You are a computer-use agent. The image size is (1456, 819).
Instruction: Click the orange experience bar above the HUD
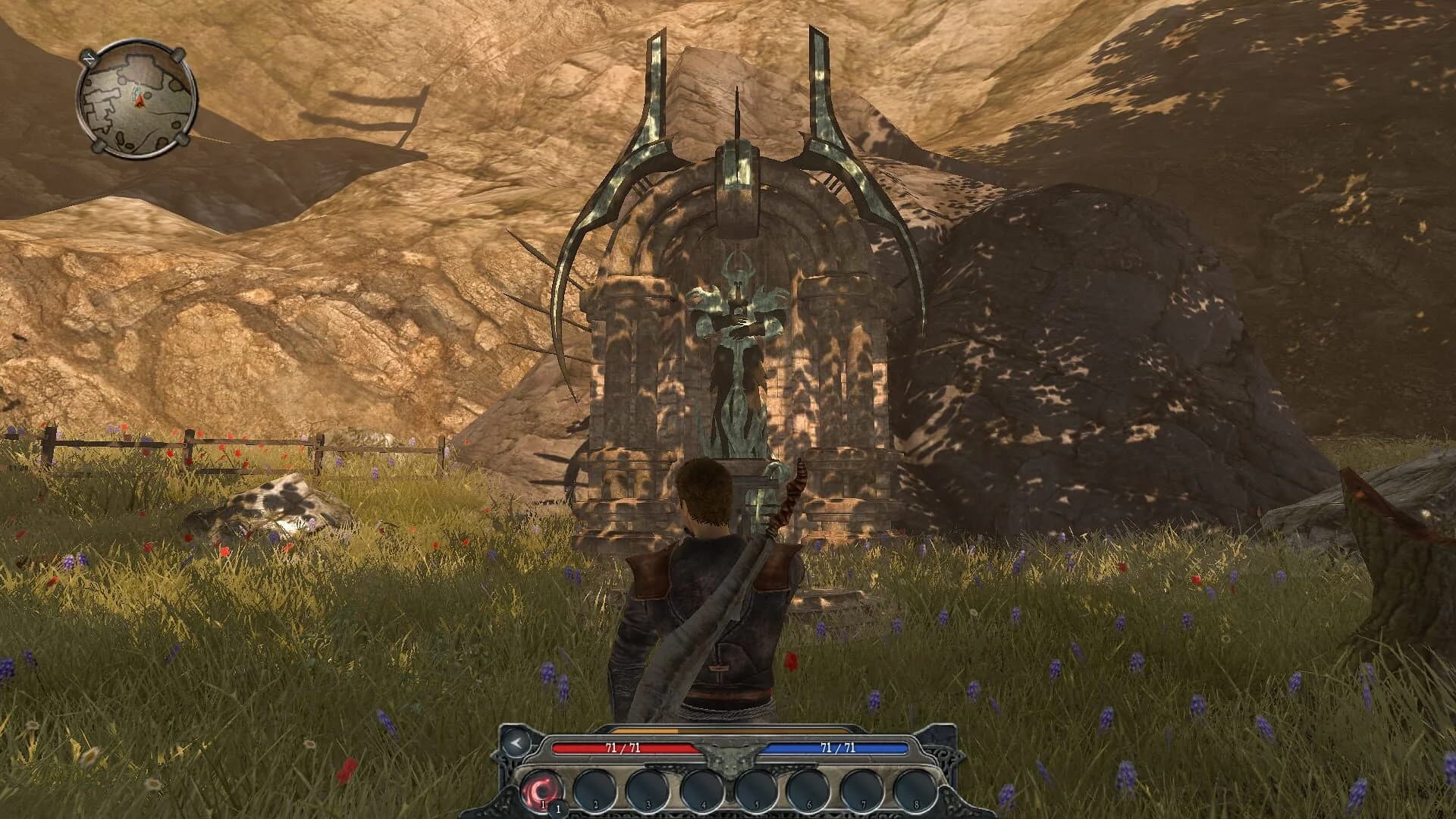coord(642,730)
